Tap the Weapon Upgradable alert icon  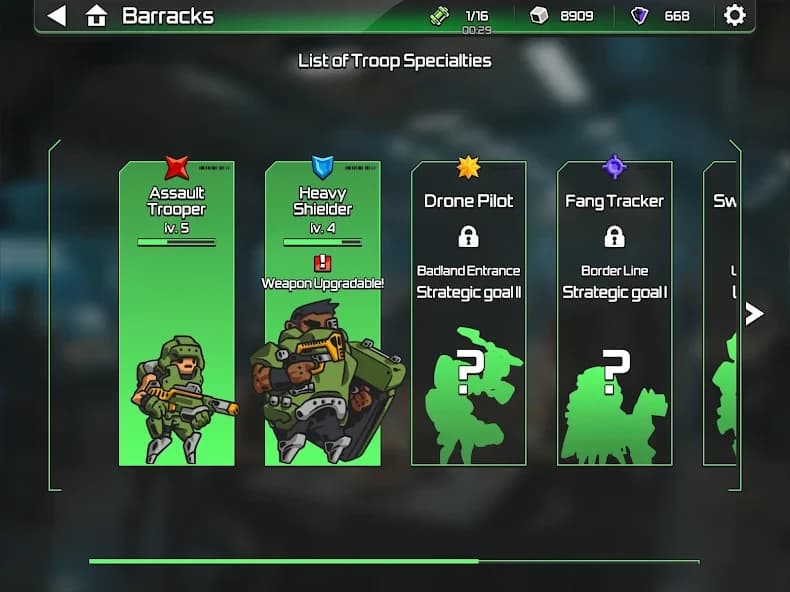coord(322,263)
